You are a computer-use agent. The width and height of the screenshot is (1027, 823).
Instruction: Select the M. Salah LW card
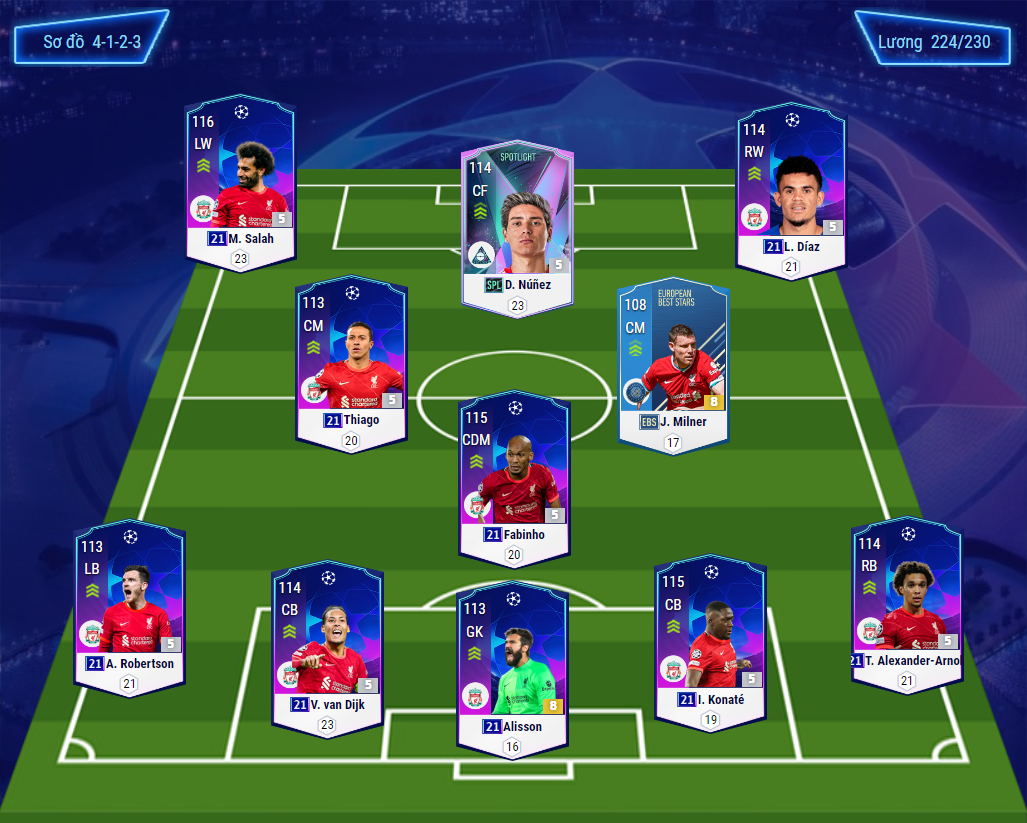point(240,180)
